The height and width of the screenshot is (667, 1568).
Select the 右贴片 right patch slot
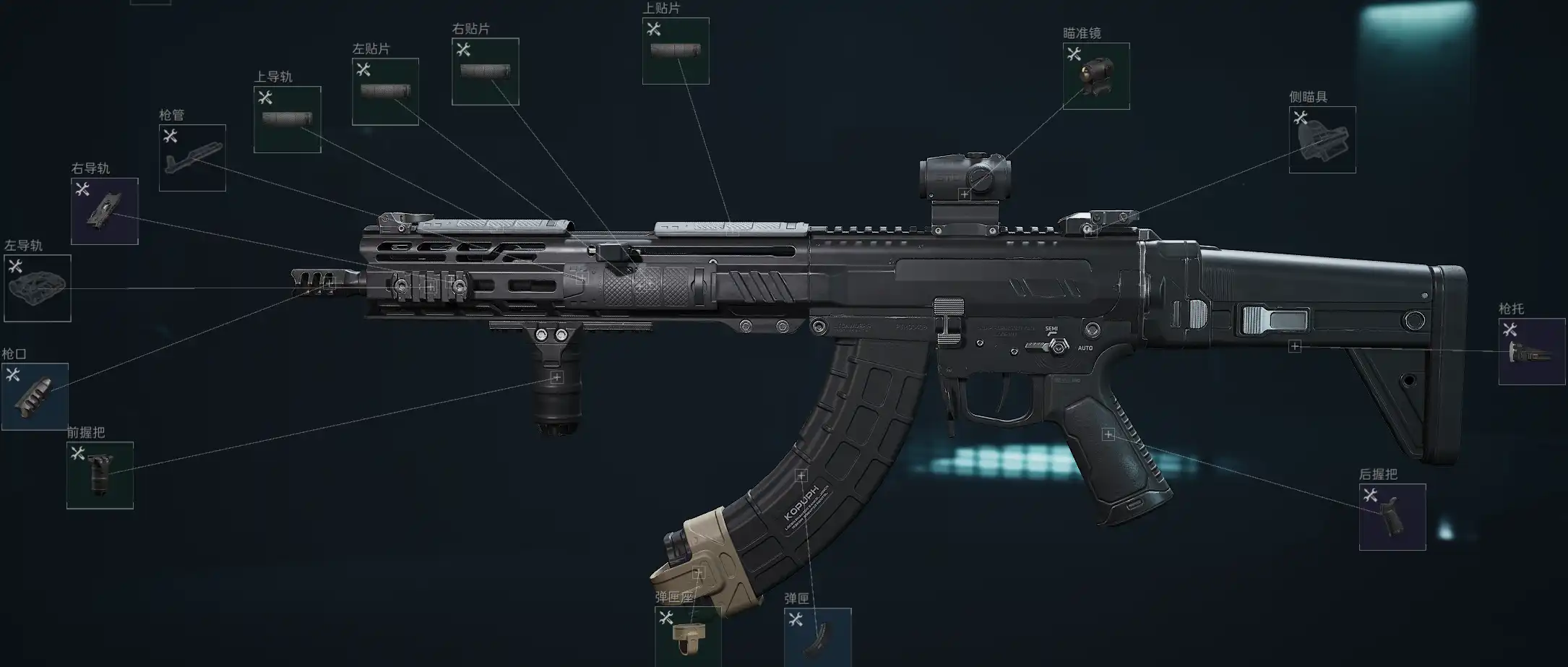485,72
